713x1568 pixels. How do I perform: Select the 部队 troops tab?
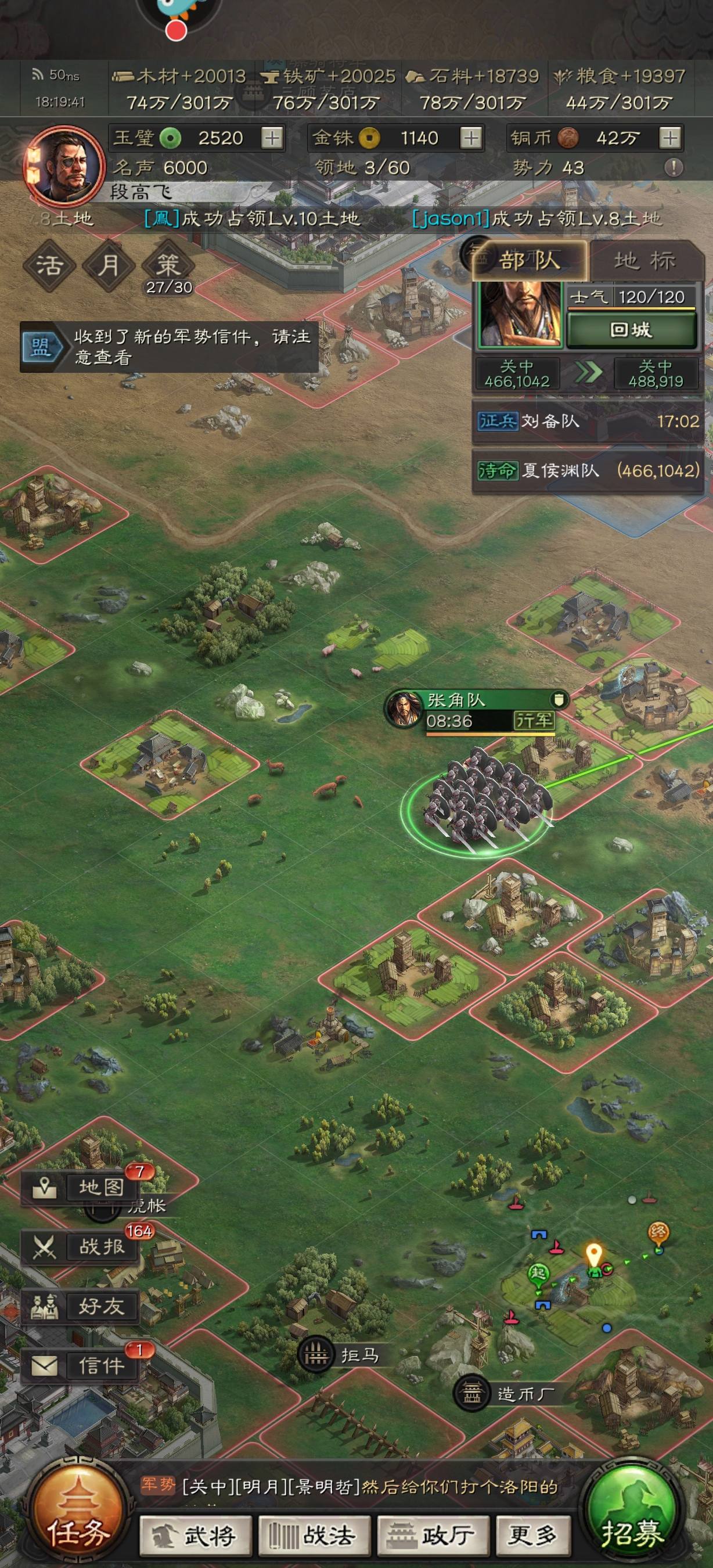tap(530, 261)
